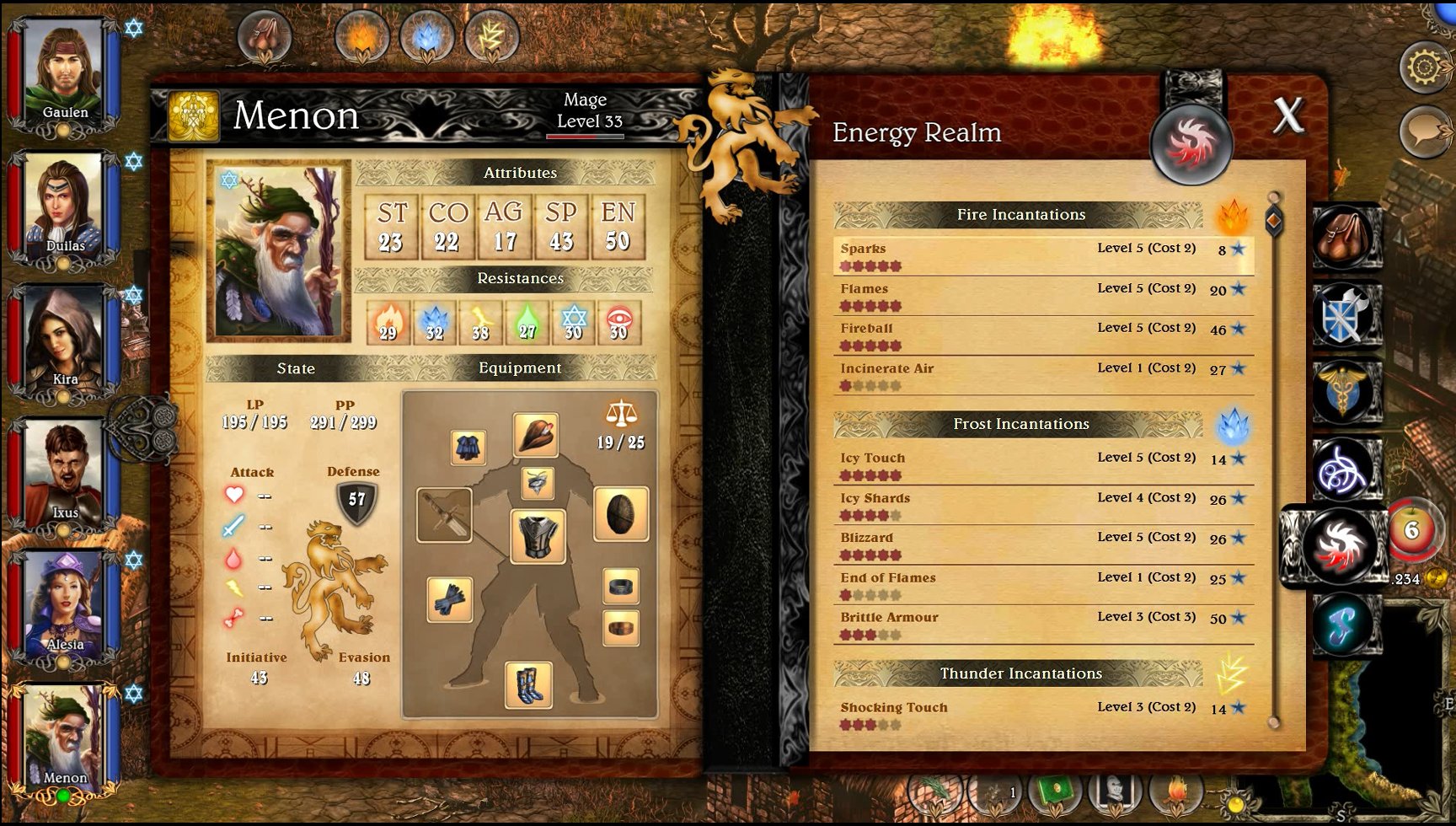Select the feathered hat equipment slot
The image size is (1456, 826).
tap(536, 435)
